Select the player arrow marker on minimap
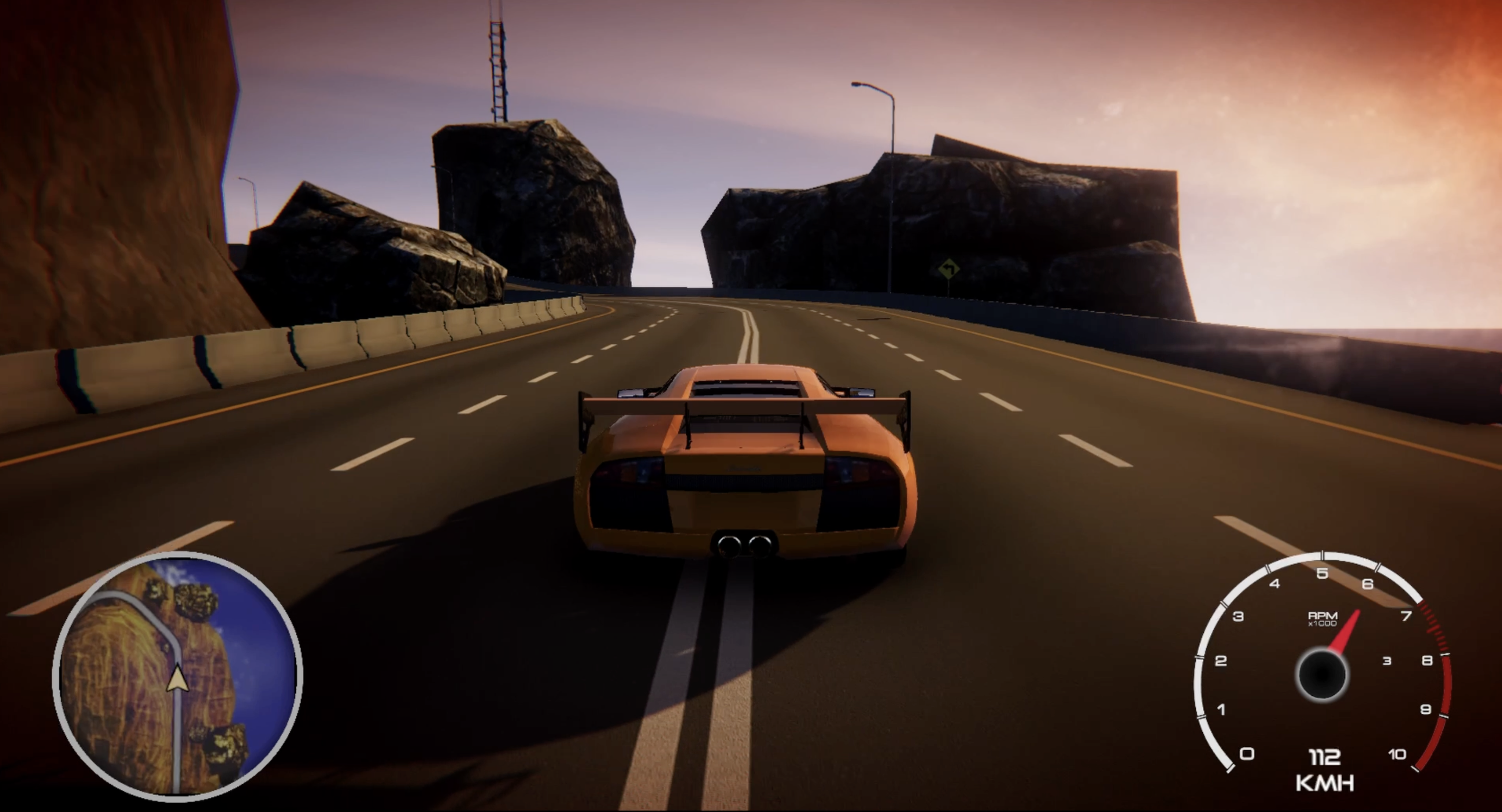Image resolution: width=1502 pixels, height=812 pixels. (177, 680)
